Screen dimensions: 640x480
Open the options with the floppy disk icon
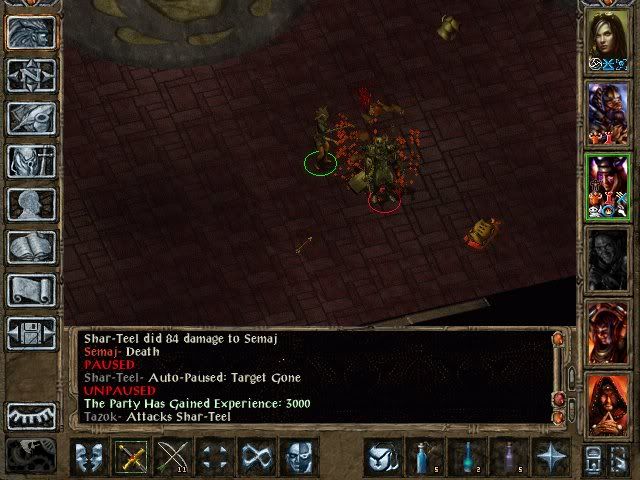click(31, 333)
